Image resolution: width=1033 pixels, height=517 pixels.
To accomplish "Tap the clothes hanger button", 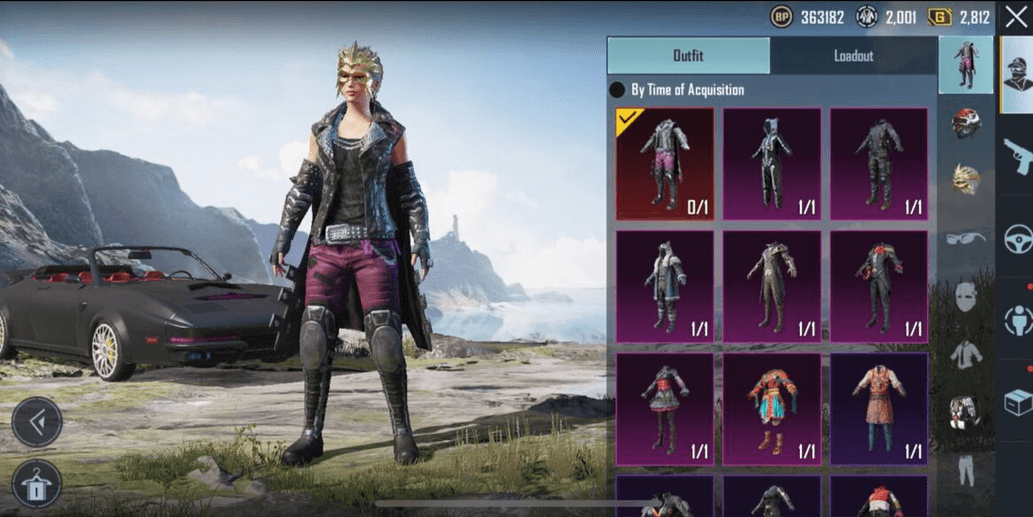I will [37, 484].
